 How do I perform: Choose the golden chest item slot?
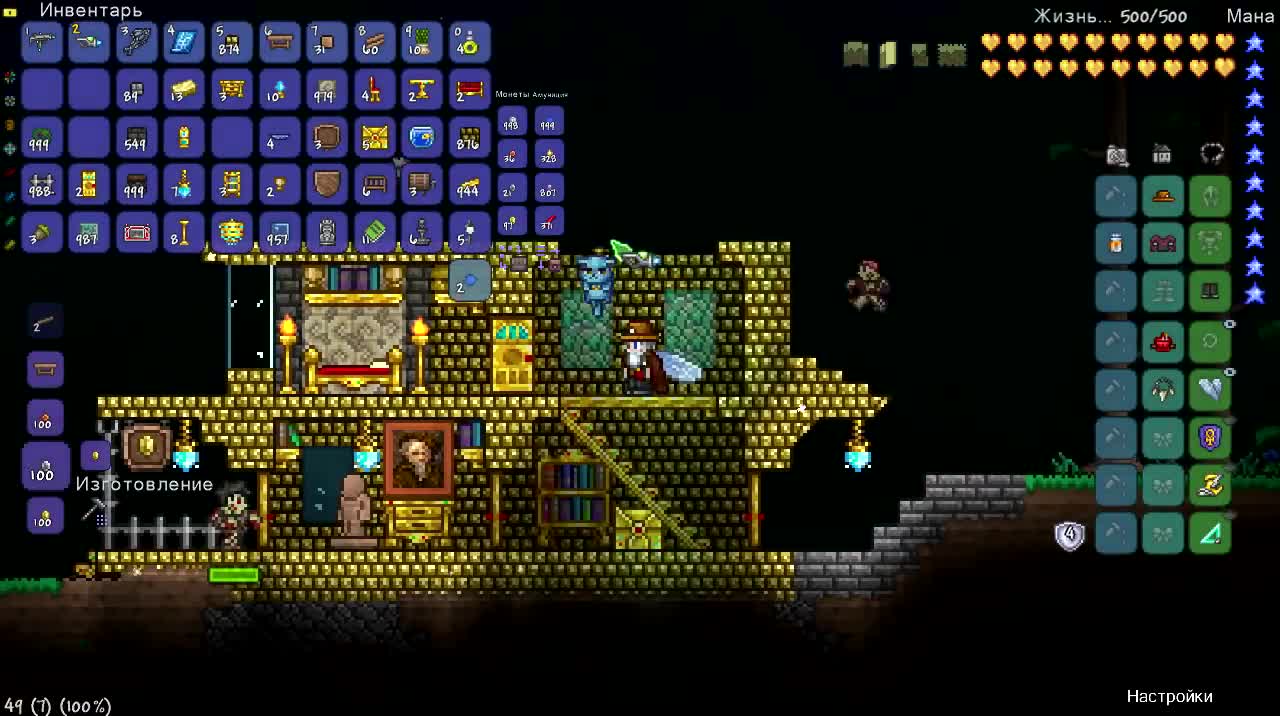click(374, 137)
